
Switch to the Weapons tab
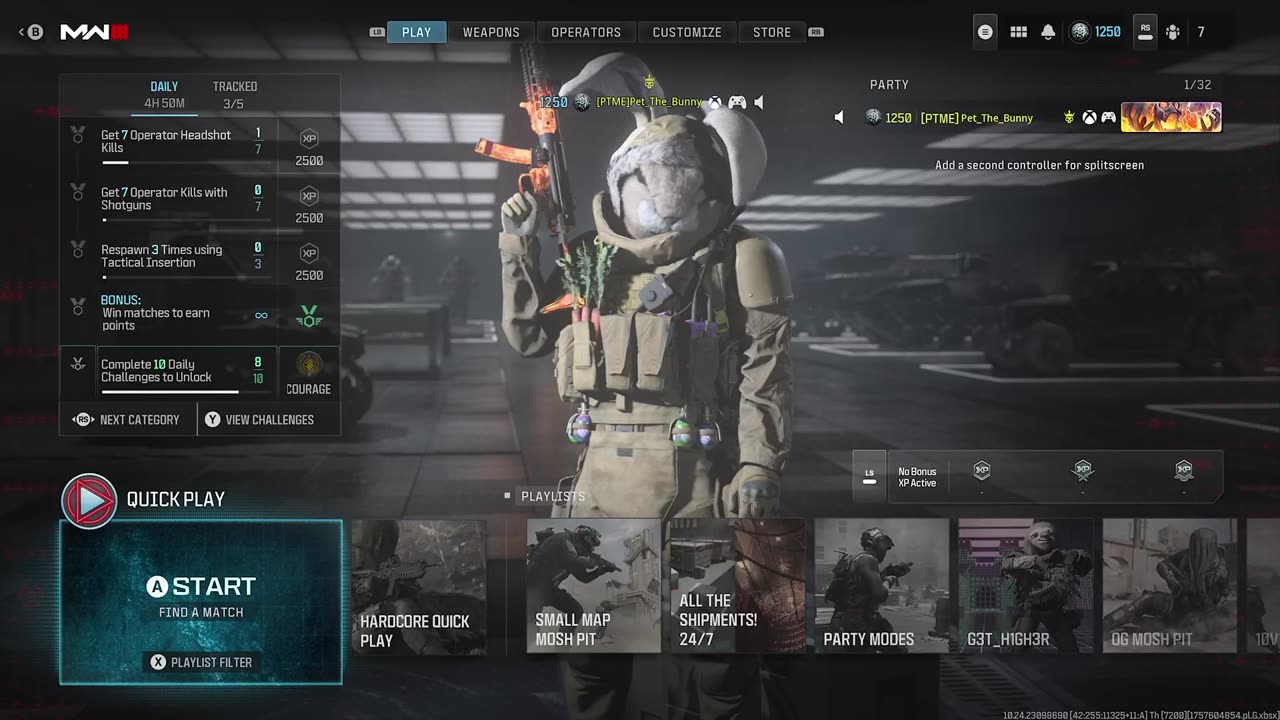[491, 32]
